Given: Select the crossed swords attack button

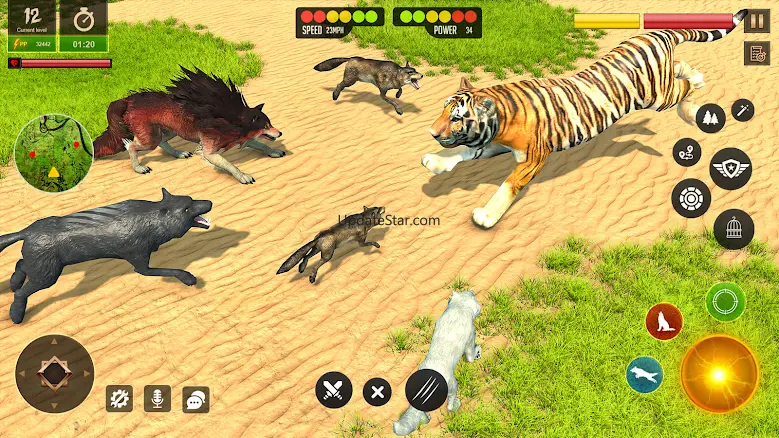Looking at the screenshot, I should pos(333,390).
